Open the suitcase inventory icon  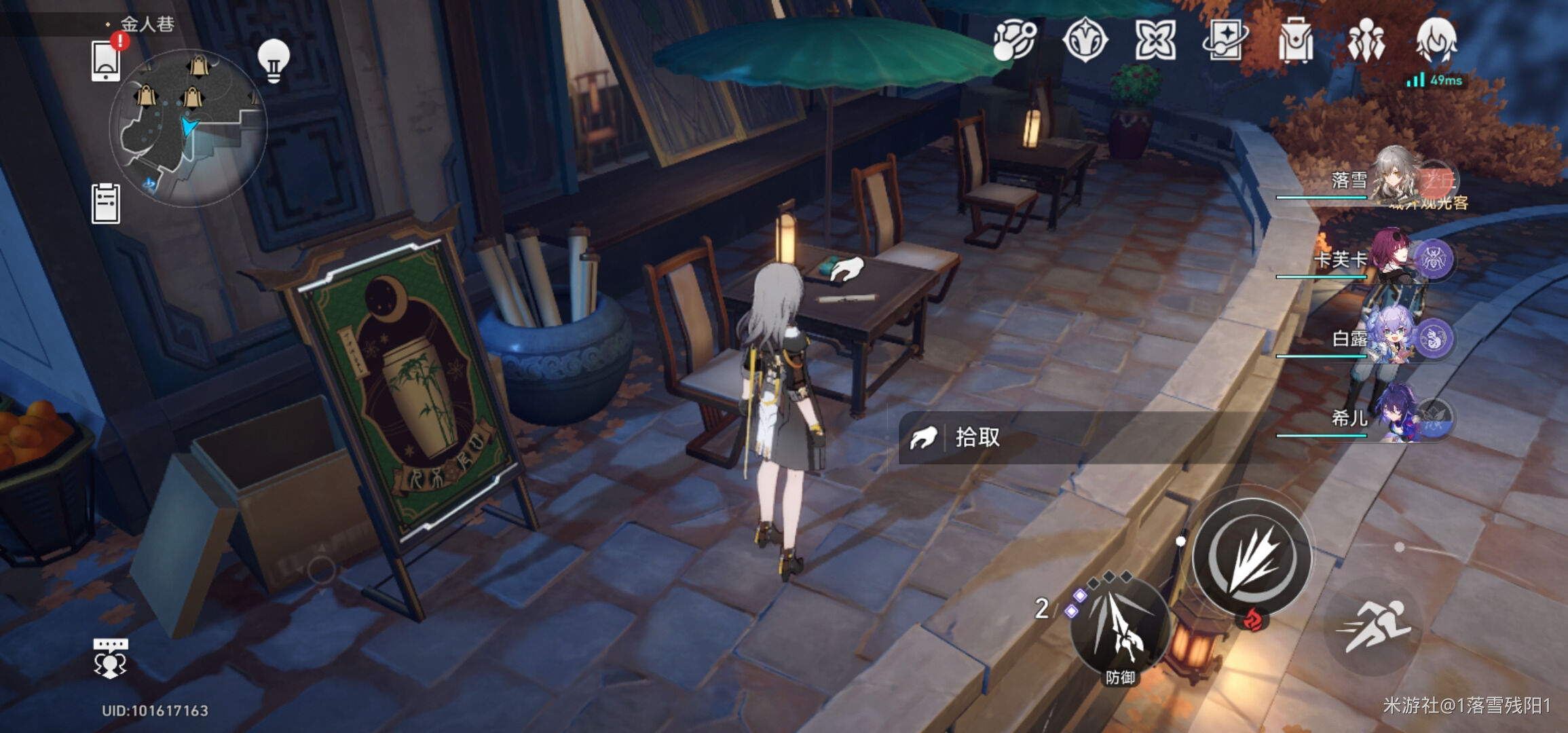[x=1295, y=41]
